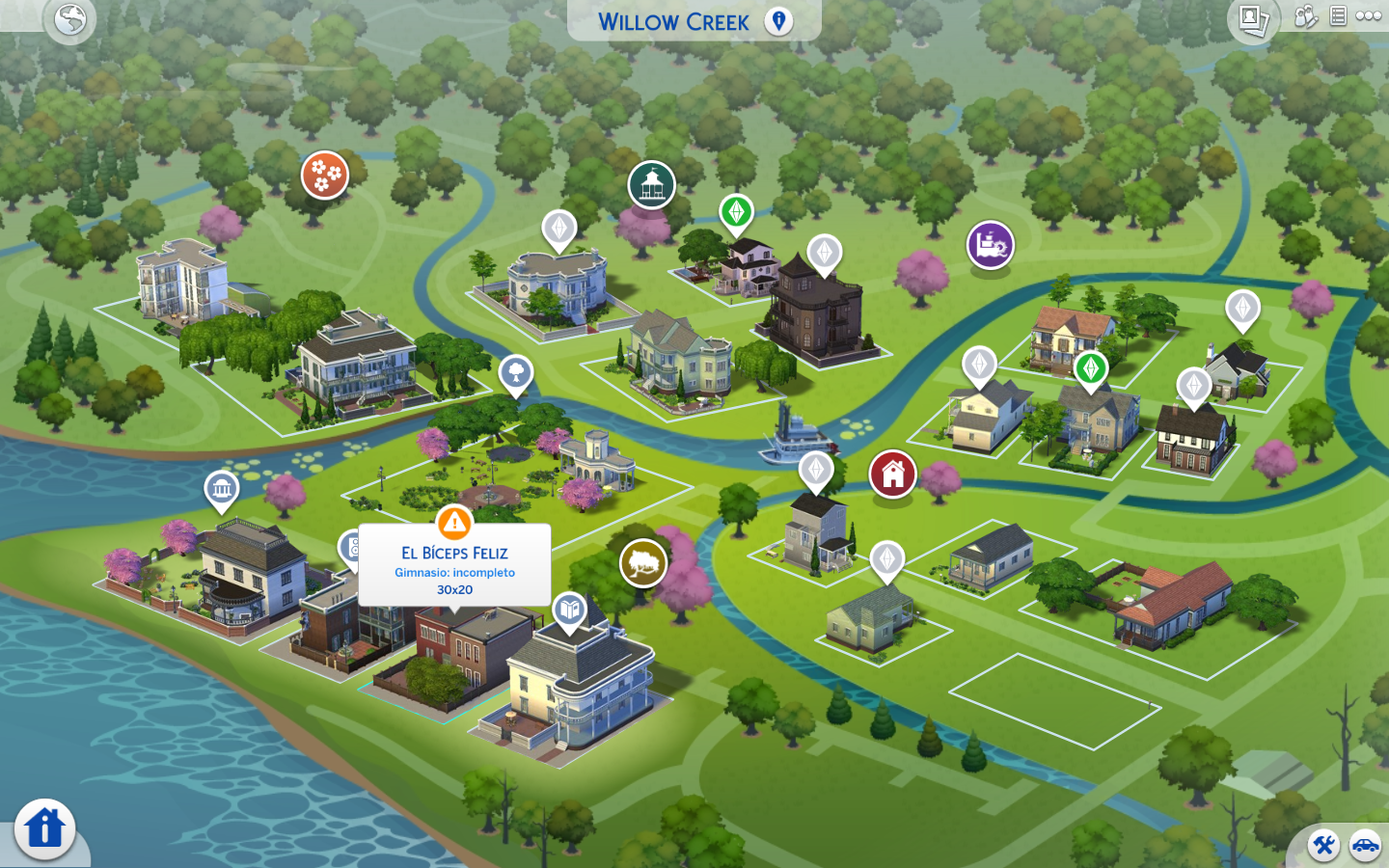Open the list icon in top bar
The height and width of the screenshot is (868, 1389).
pyautogui.click(x=1338, y=16)
